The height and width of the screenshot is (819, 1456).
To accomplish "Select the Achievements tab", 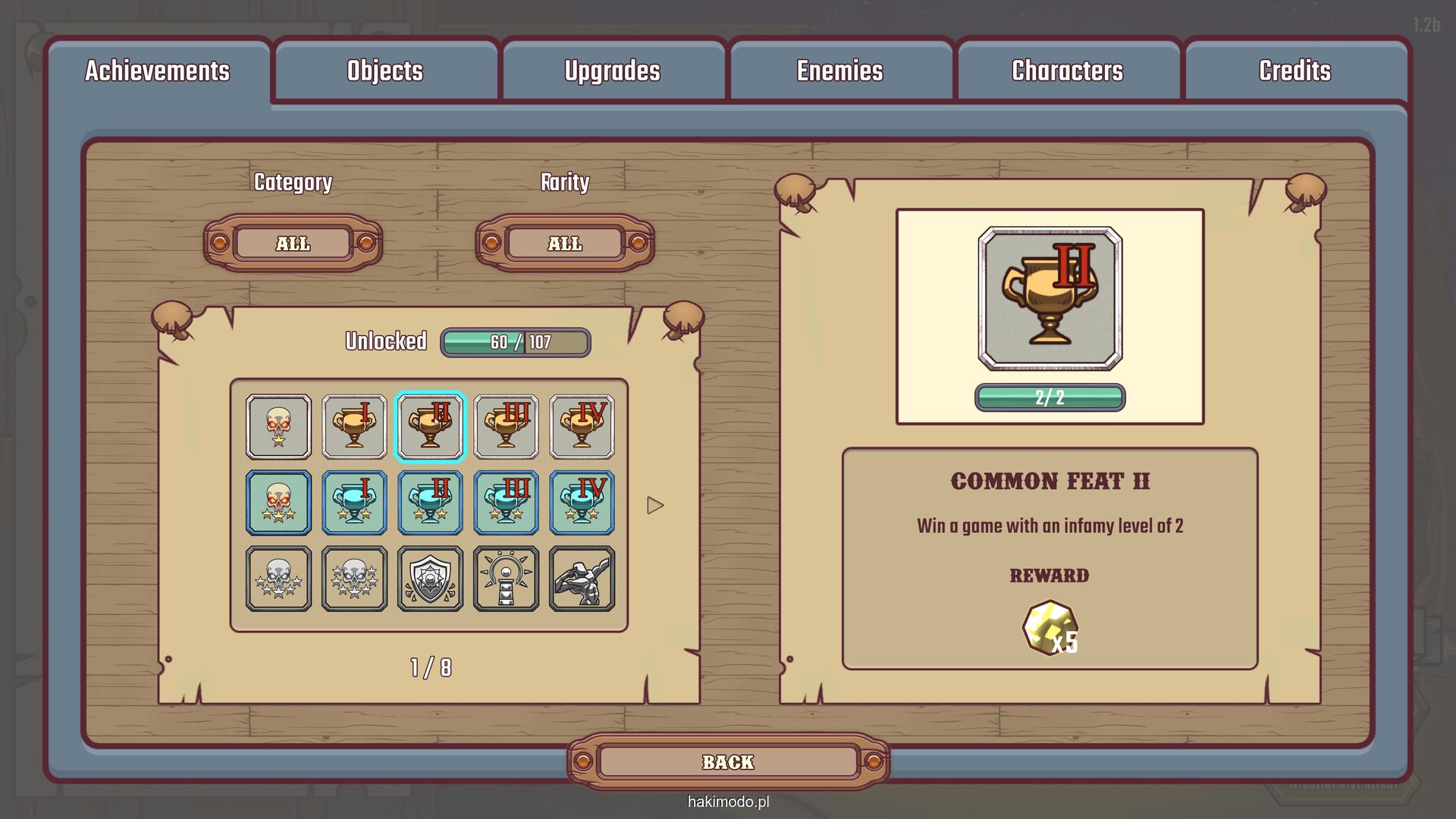I will pyautogui.click(x=158, y=71).
